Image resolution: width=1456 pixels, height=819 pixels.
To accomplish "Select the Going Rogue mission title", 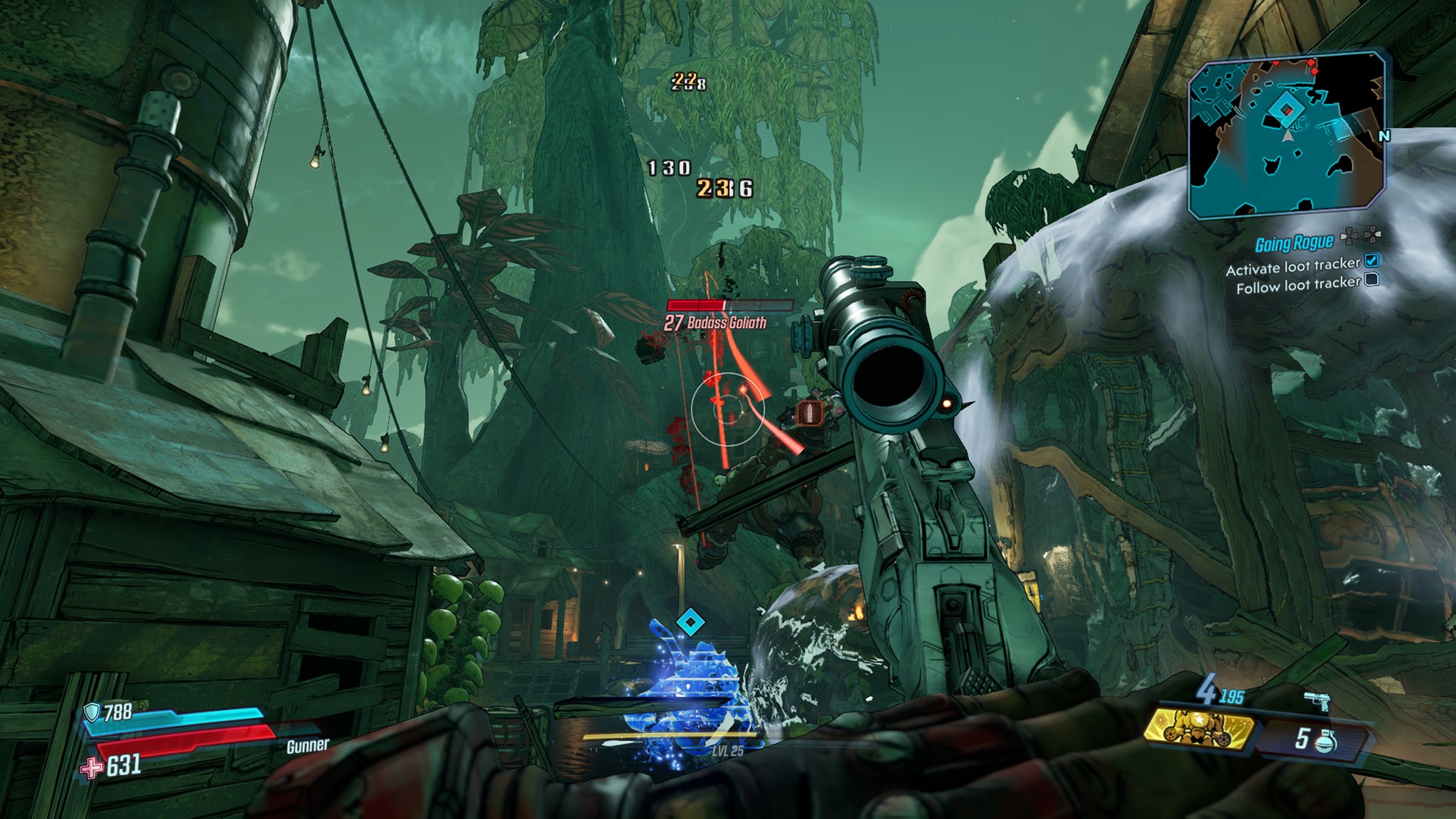I will (x=1293, y=244).
